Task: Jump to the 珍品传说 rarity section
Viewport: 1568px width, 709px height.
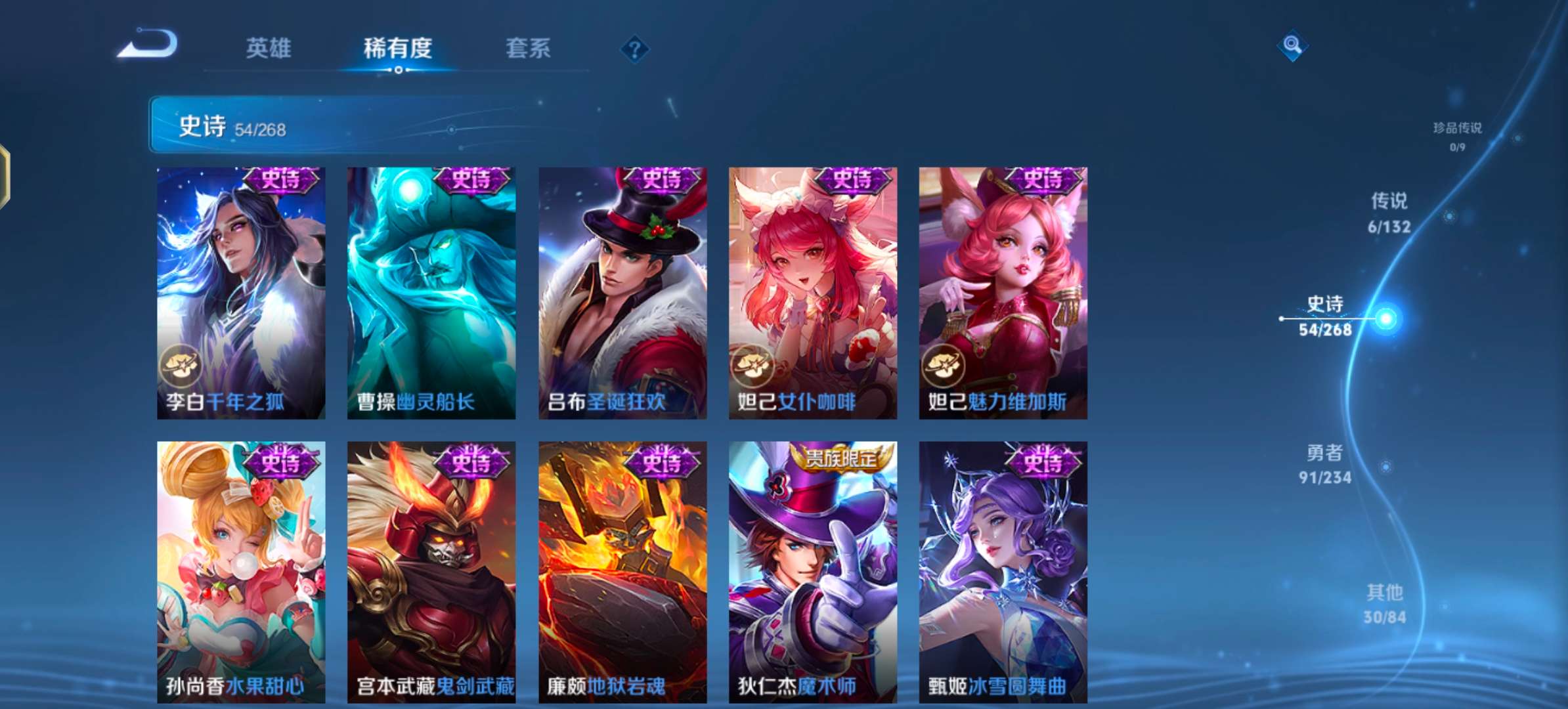Action: 1457,135
